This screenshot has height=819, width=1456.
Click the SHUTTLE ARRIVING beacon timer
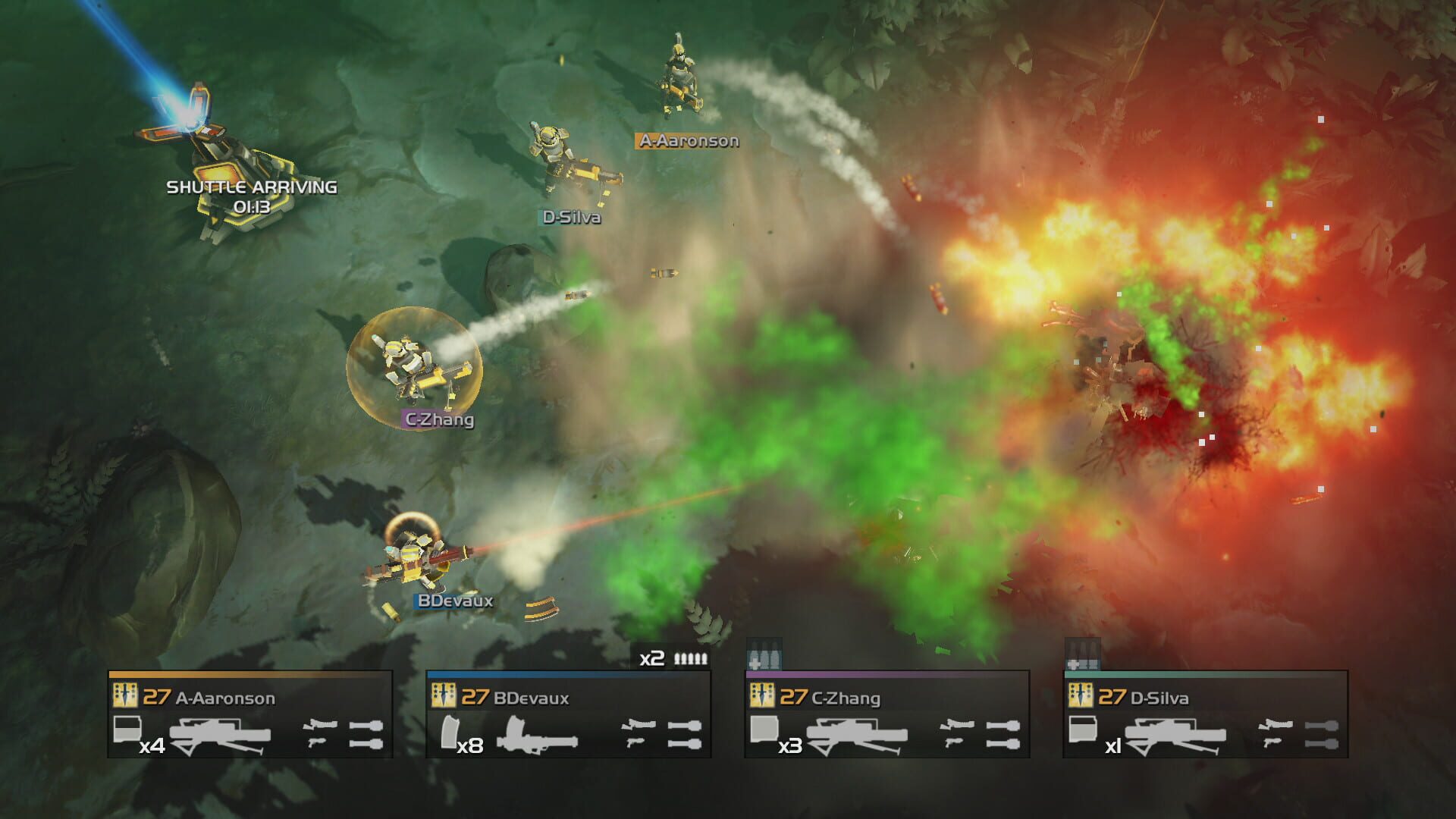[250, 196]
